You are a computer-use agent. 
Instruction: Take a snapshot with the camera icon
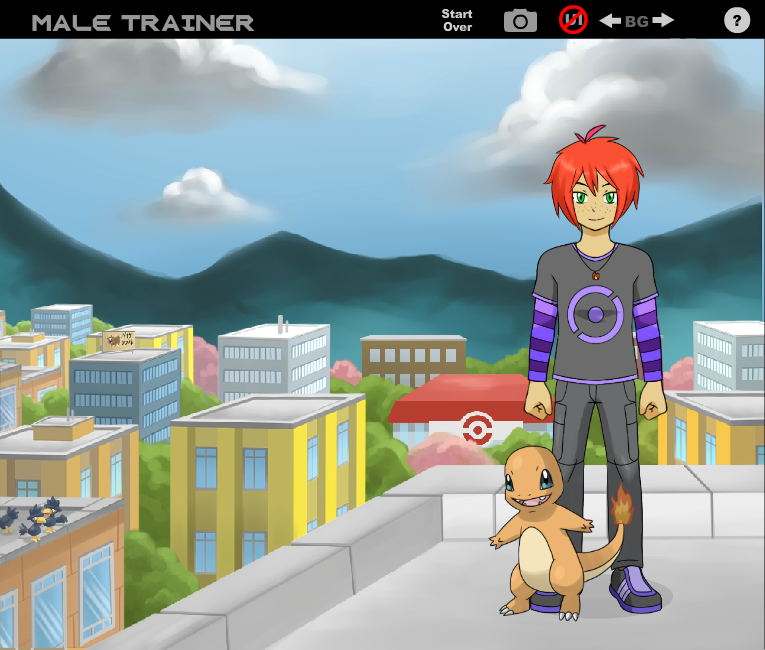[x=520, y=20]
